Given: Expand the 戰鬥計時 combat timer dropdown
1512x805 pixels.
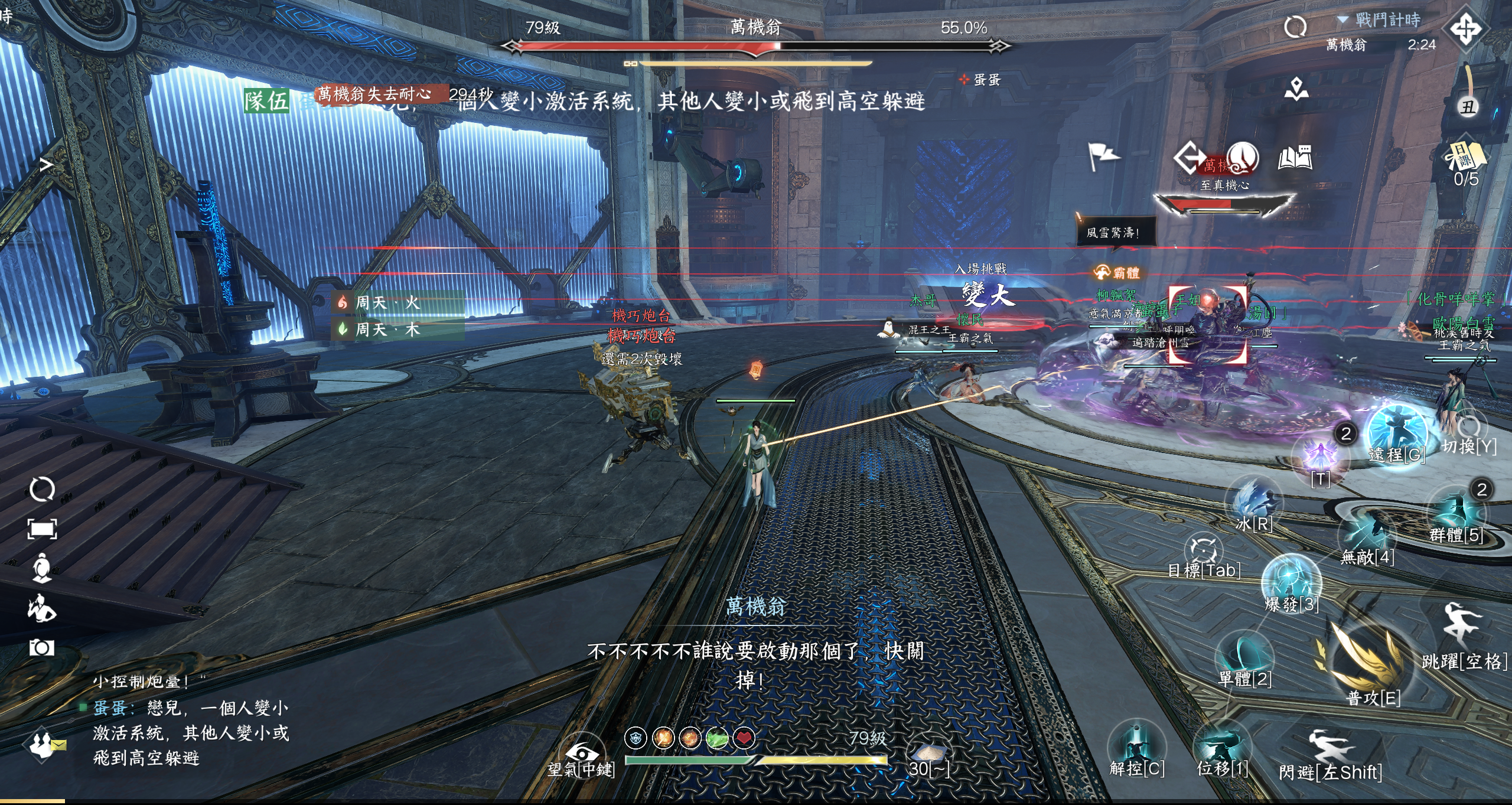Looking at the screenshot, I should click(1343, 20).
